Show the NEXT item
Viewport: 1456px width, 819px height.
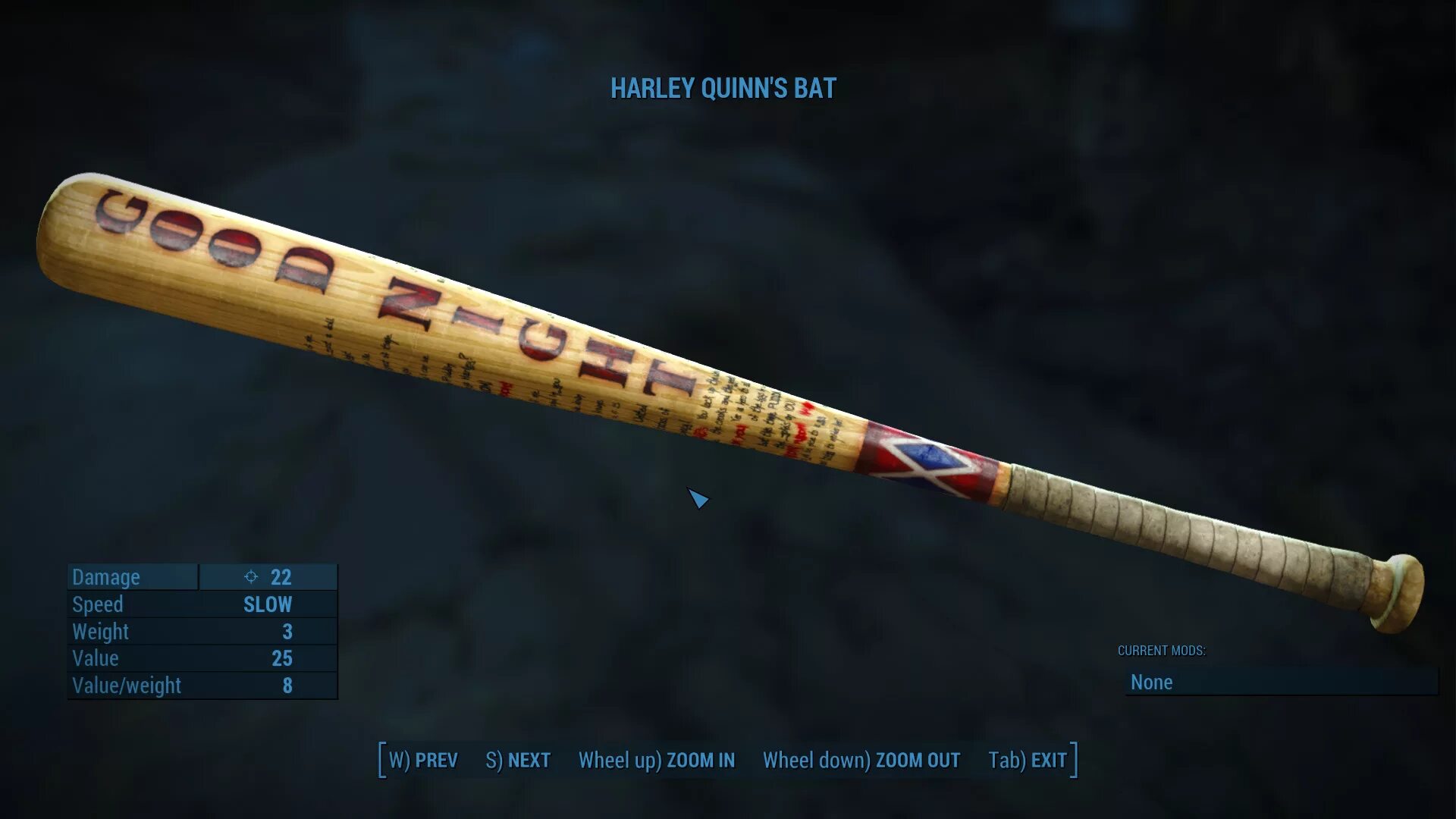(x=518, y=760)
